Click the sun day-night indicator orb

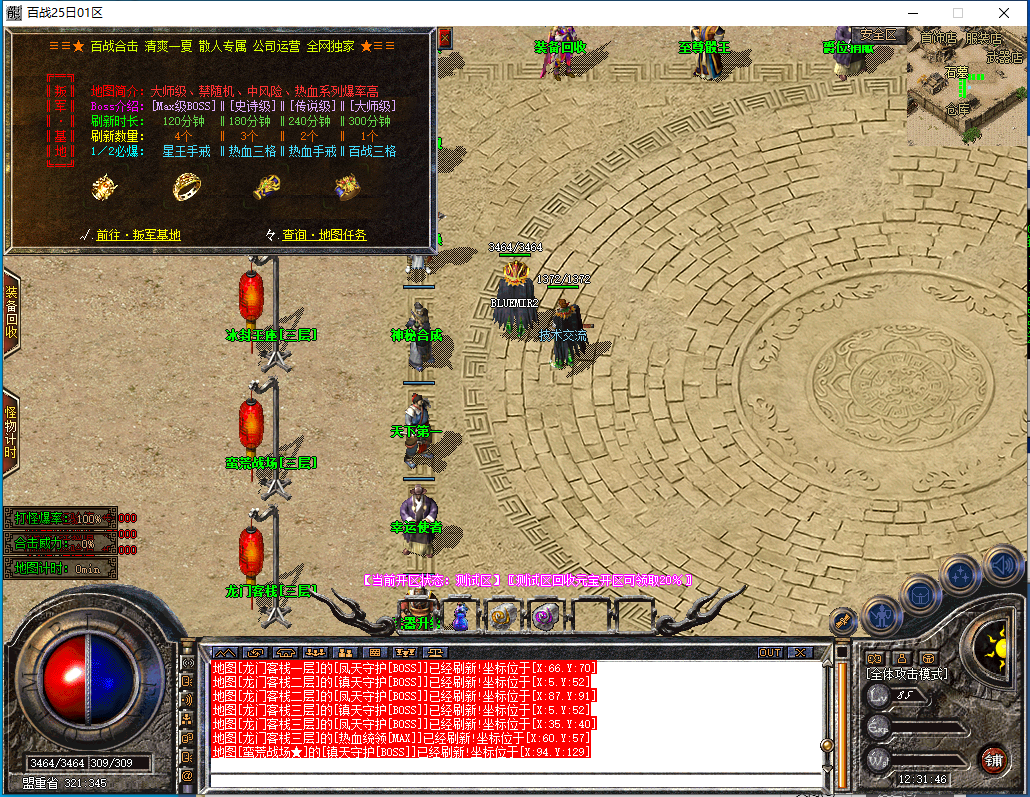993,641
